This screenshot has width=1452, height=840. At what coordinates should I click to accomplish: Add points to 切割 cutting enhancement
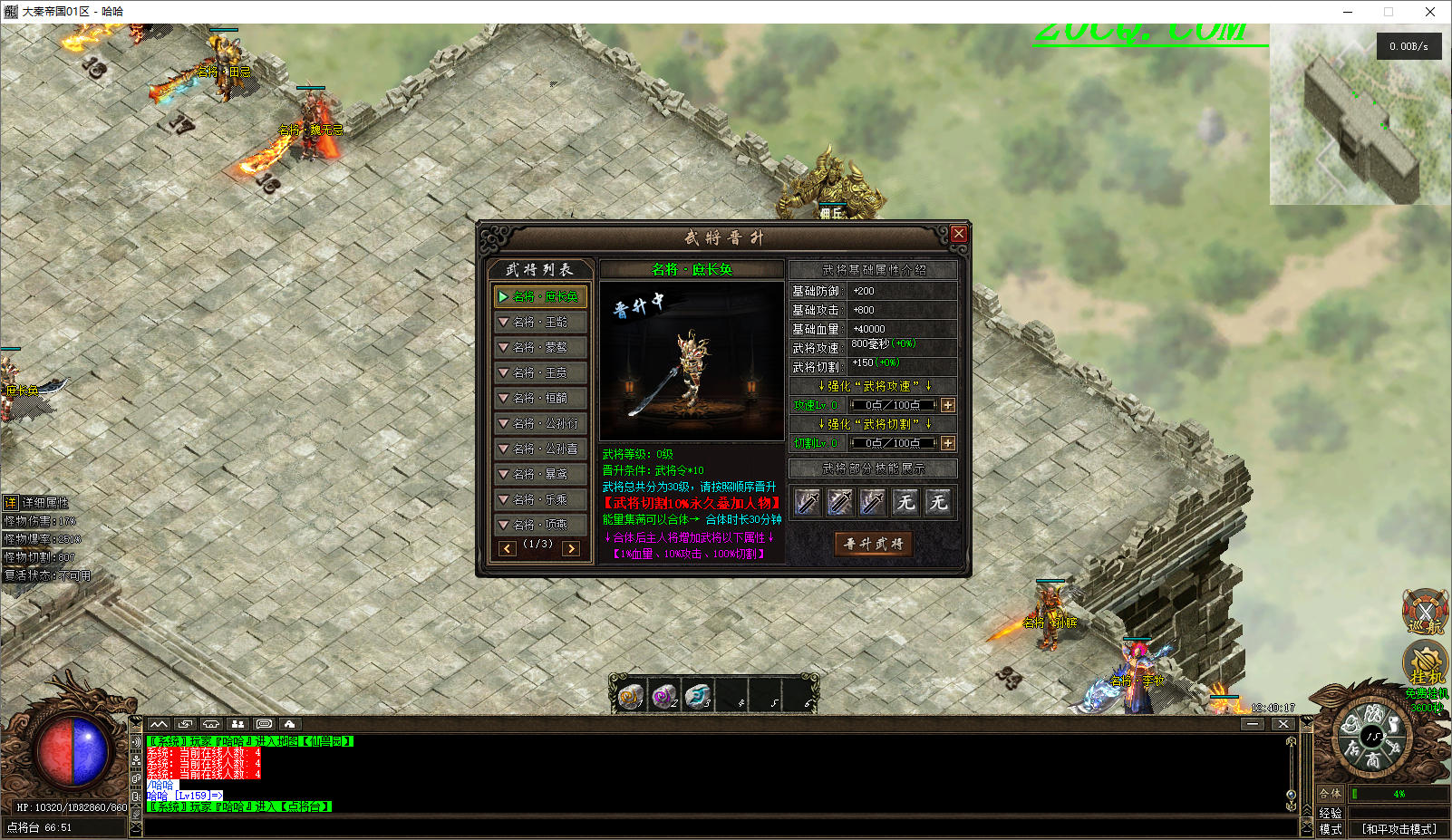point(948,443)
